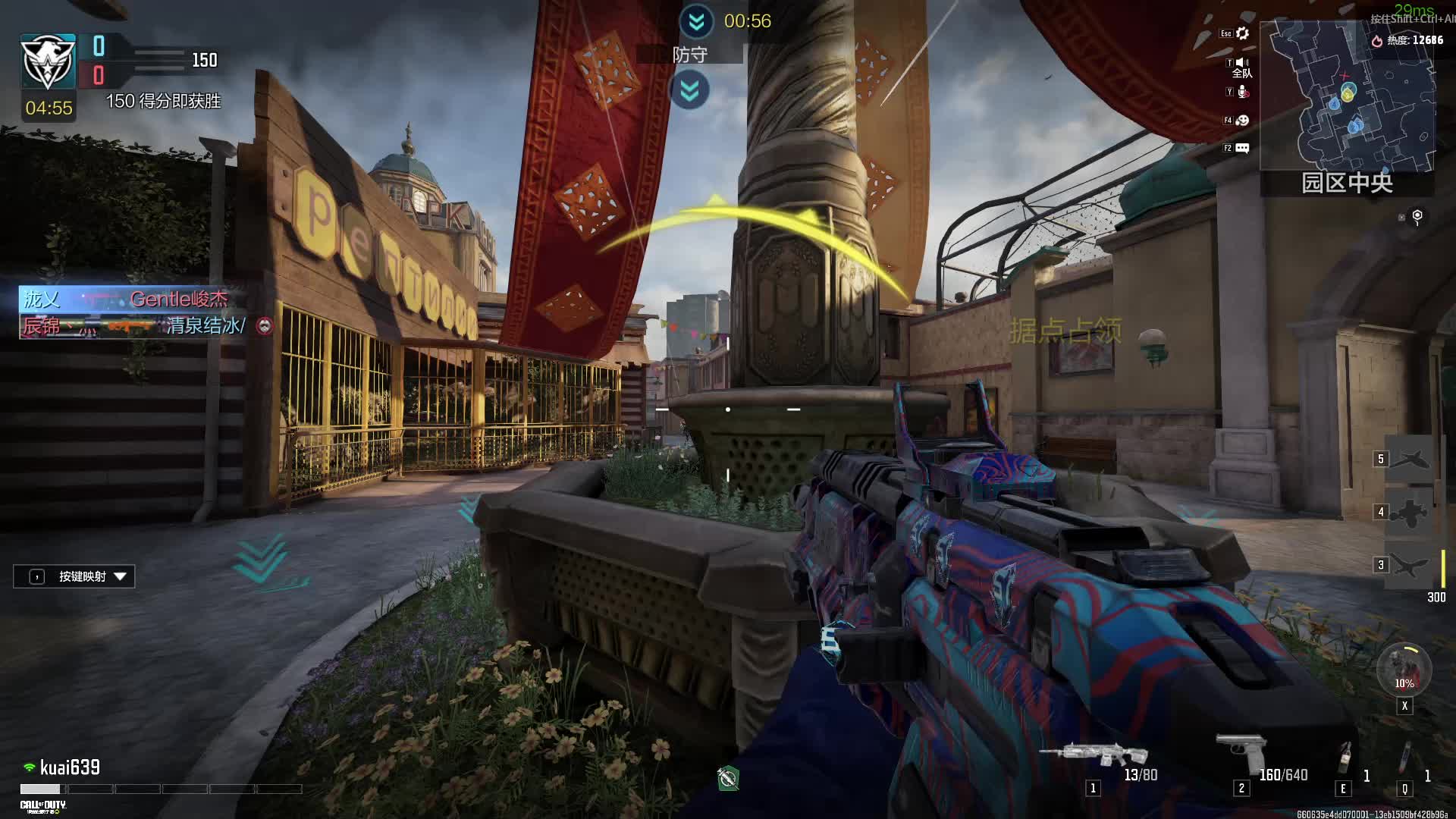Image resolution: width=1456 pixels, height=819 pixels.
Task: Click the 热度 flame popularity indicator
Action: click(1377, 41)
